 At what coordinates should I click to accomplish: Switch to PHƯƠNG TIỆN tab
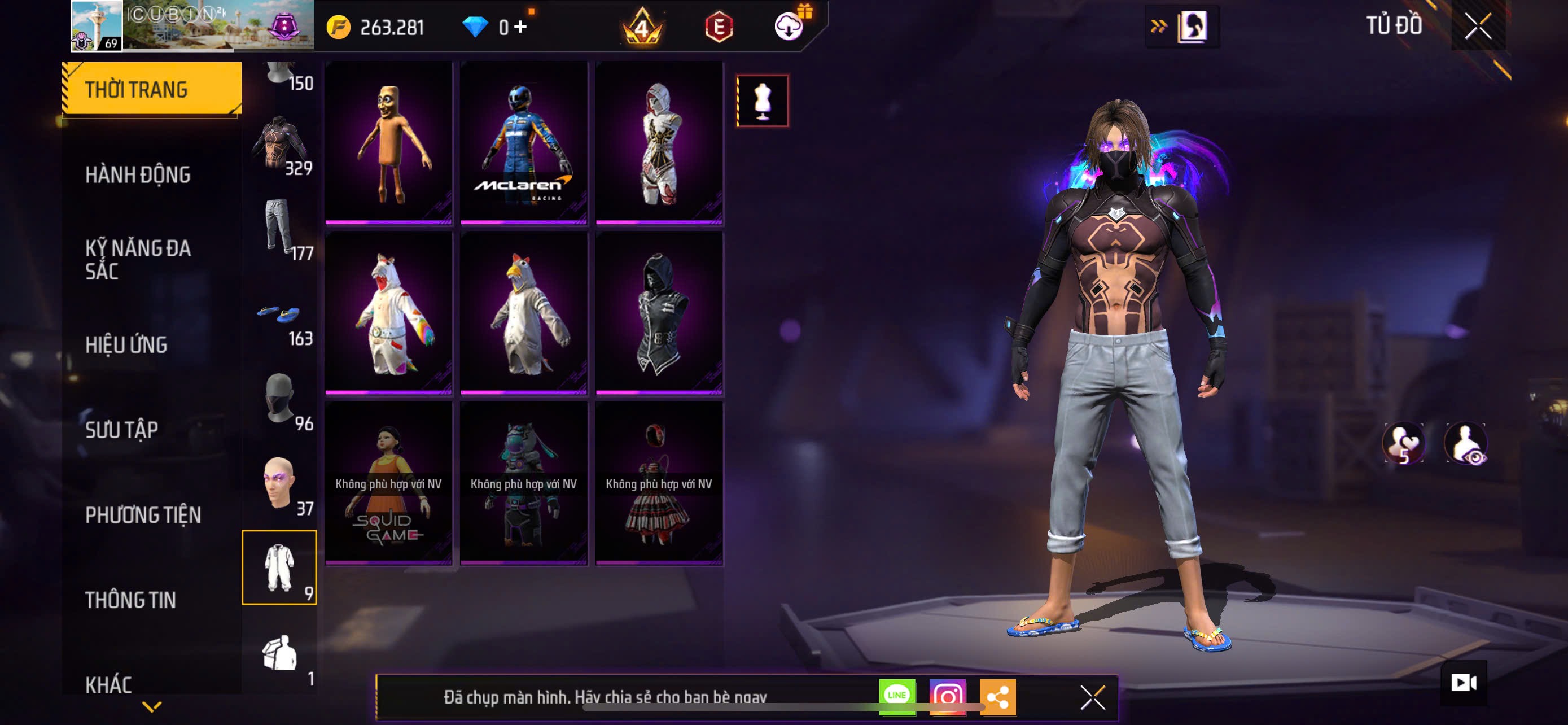[x=142, y=515]
